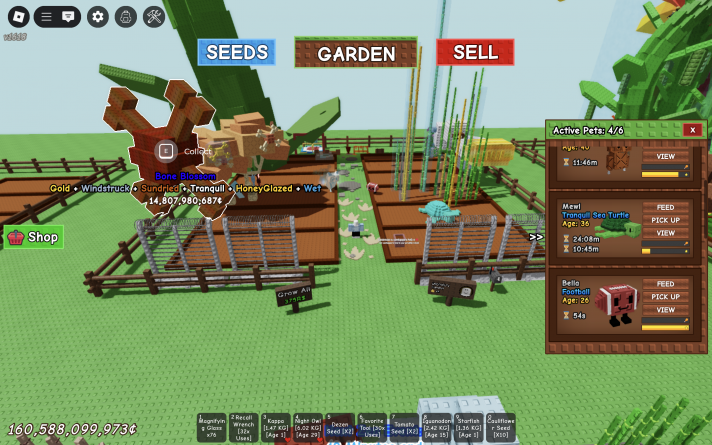Image resolution: width=712 pixels, height=445 pixels.
Task: View Bella the Football pet
Action: (665, 310)
